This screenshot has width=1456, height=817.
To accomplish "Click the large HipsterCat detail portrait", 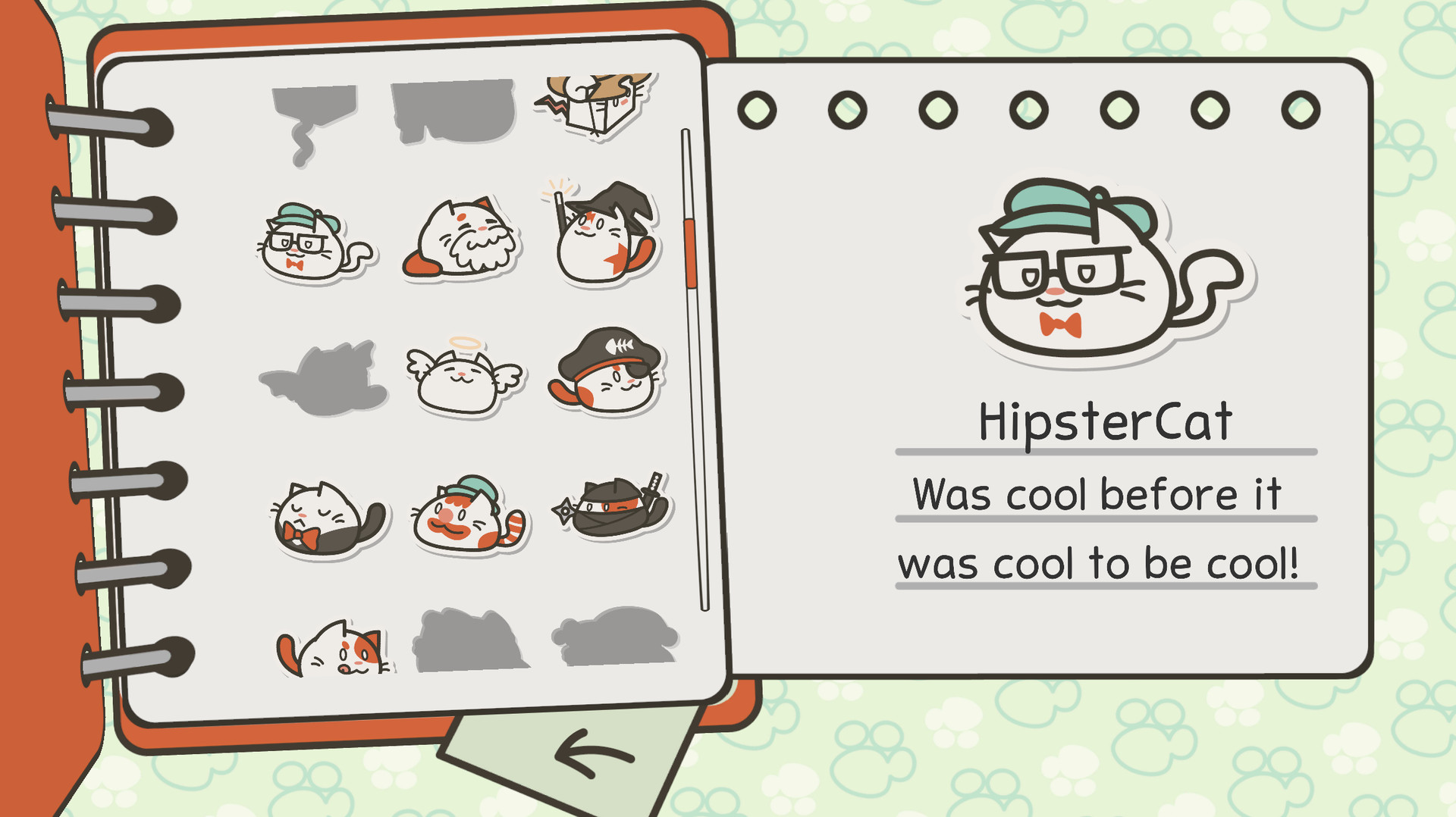I will tap(1077, 273).
